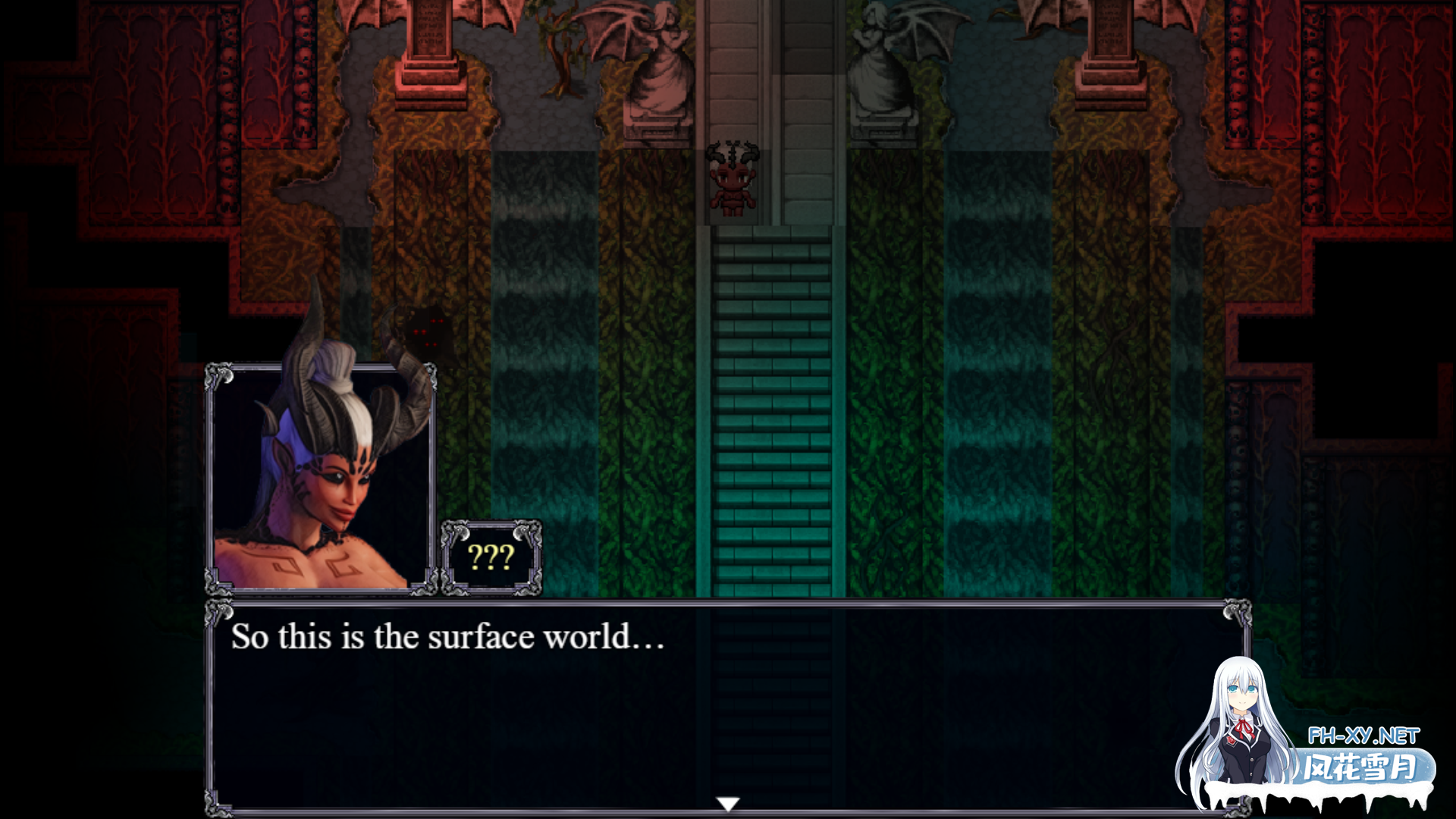Toggle the demoness portrait in the dialogue frame
The image size is (1456, 819).
click(x=322, y=478)
